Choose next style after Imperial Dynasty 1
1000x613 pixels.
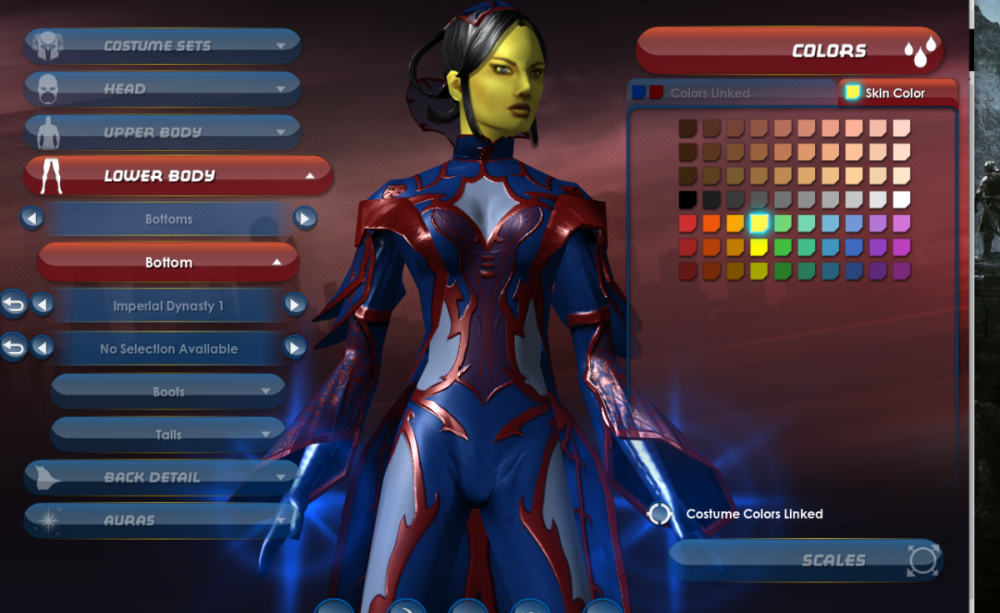(x=294, y=304)
